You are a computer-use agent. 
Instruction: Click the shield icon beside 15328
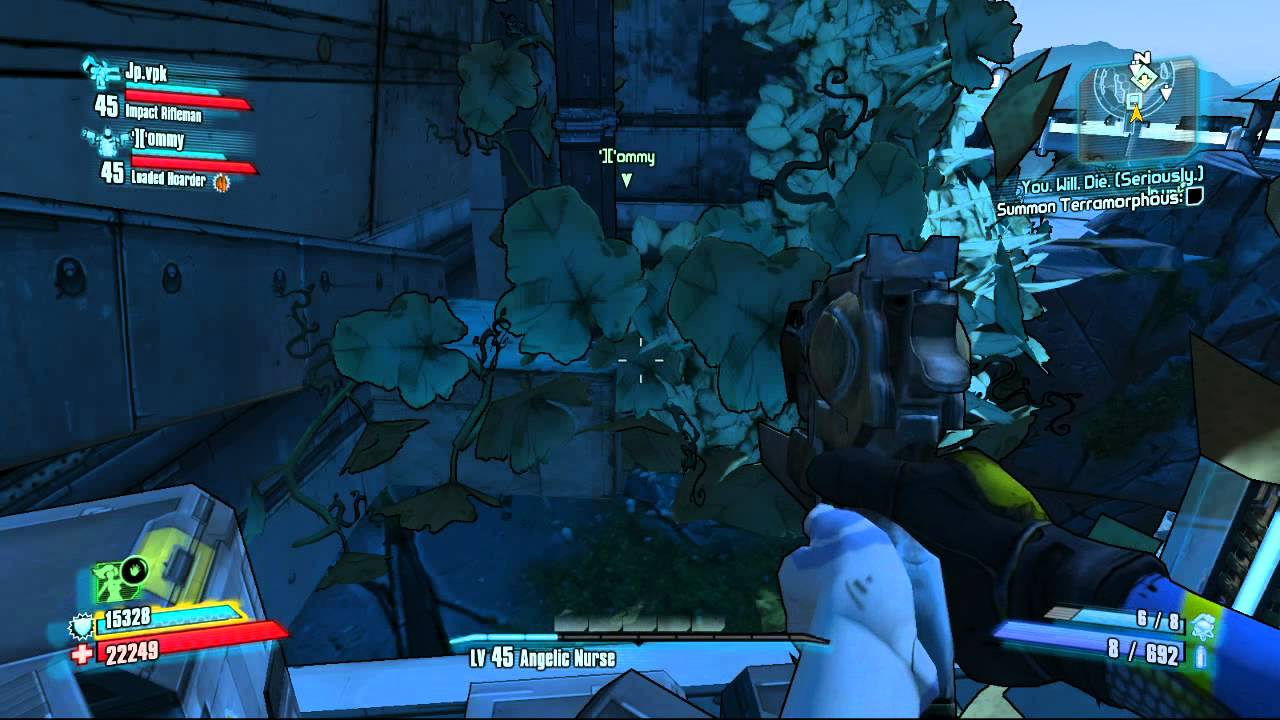[x=80, y=627]
